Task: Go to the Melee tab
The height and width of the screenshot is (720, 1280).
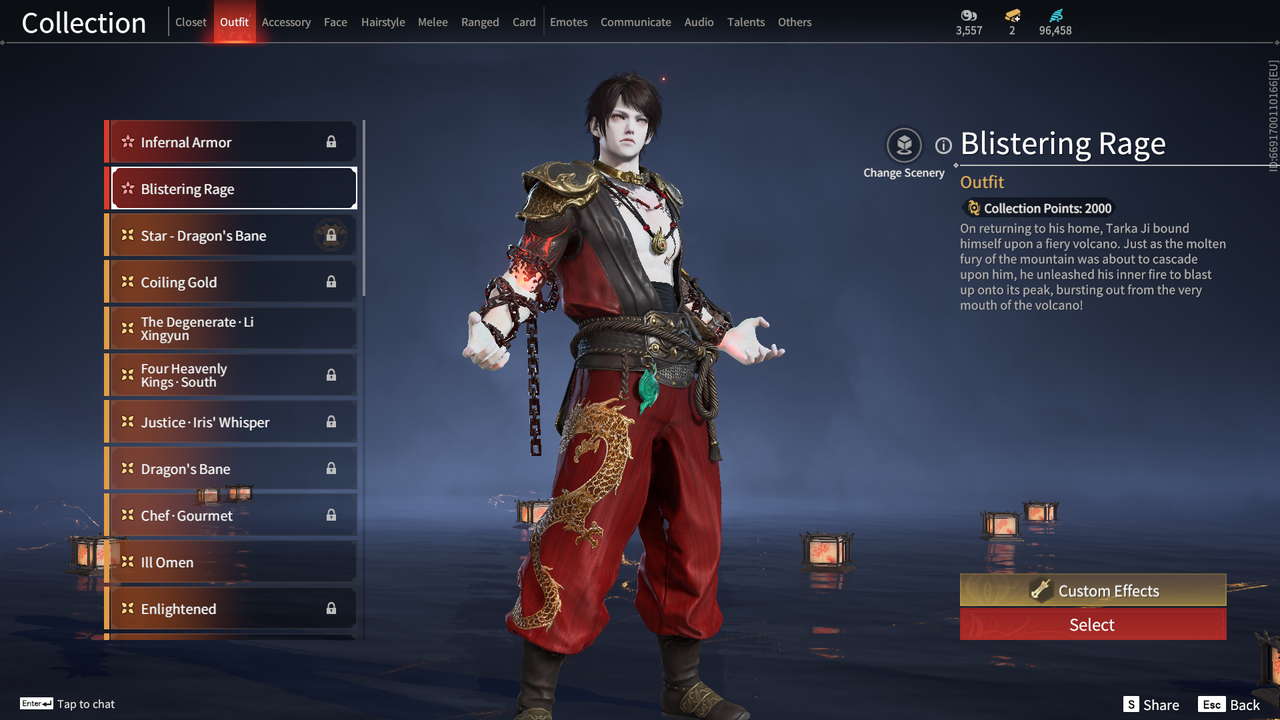Action: coord(433,22)
